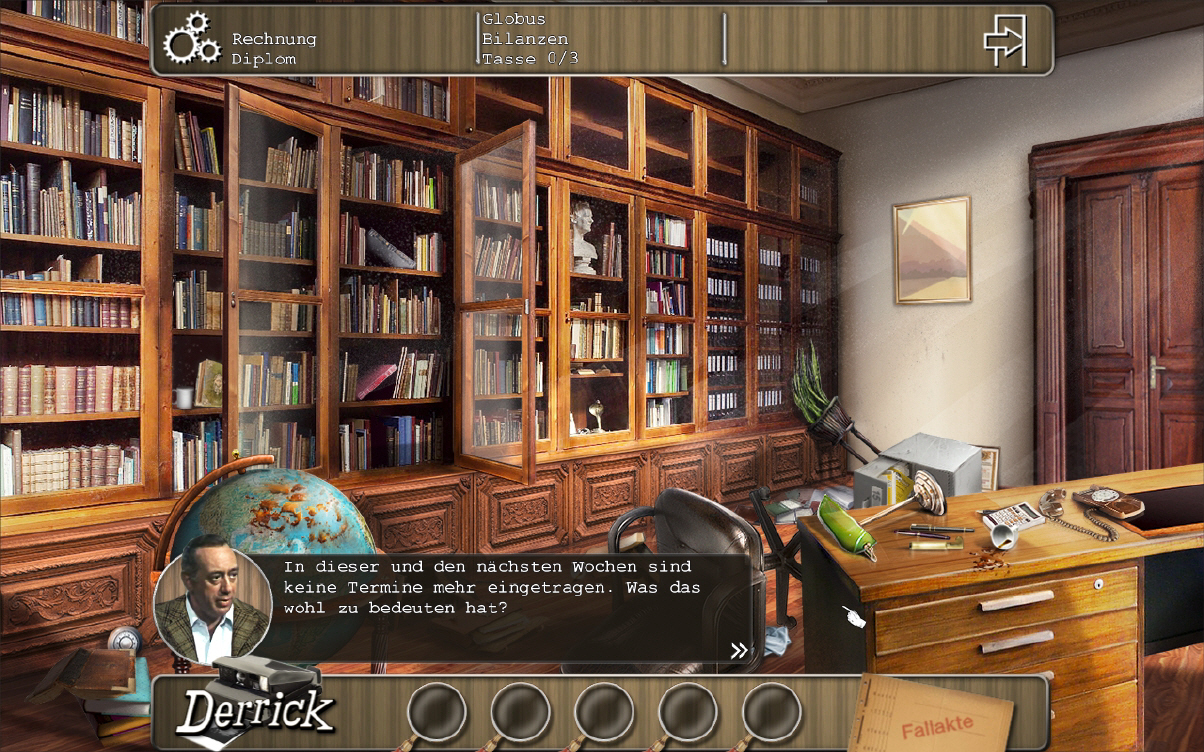Open the gear settings menu

pyautogui.click(x=191, y=39)
